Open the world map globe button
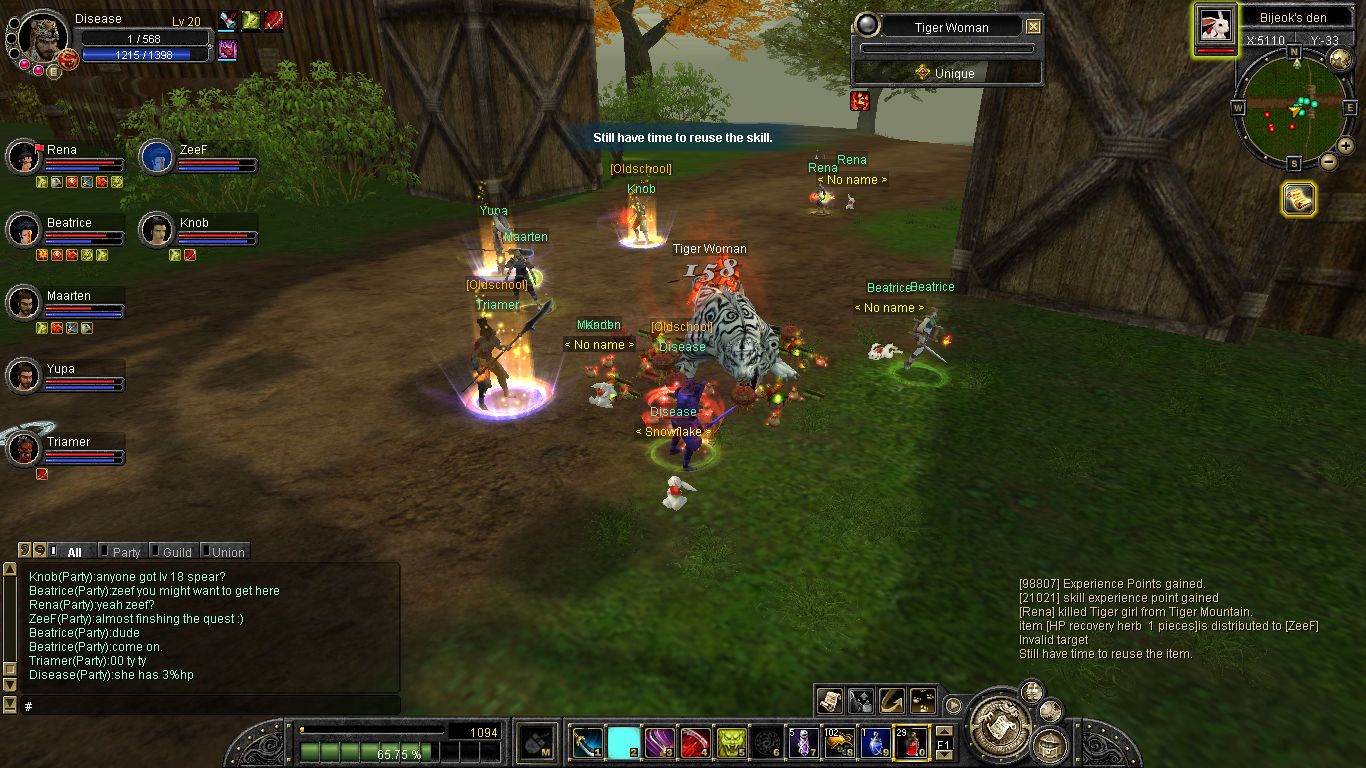This screenshot has height=768, width=1366. click(1340, 60)
